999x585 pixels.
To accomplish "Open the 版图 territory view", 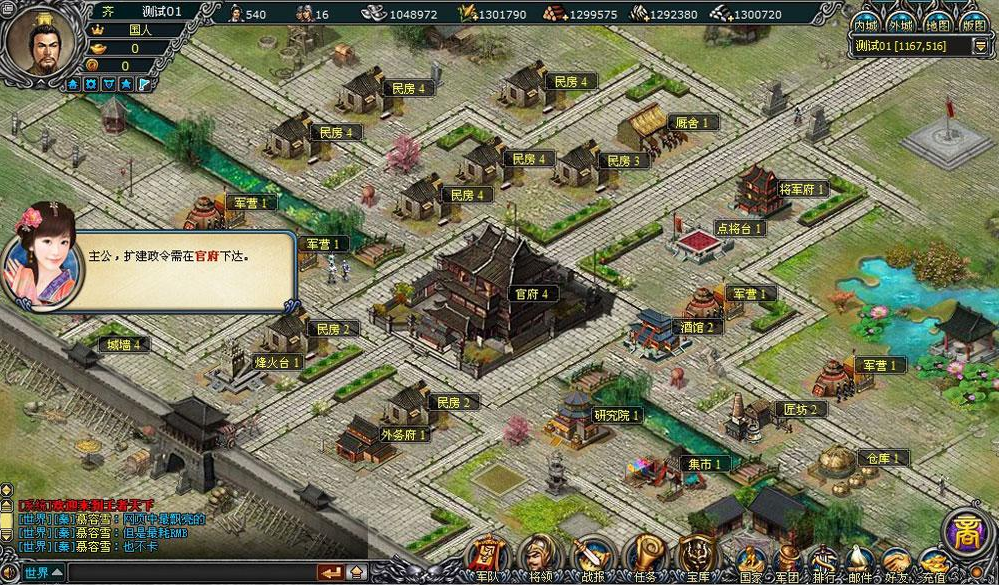I will tap(971, 24).
